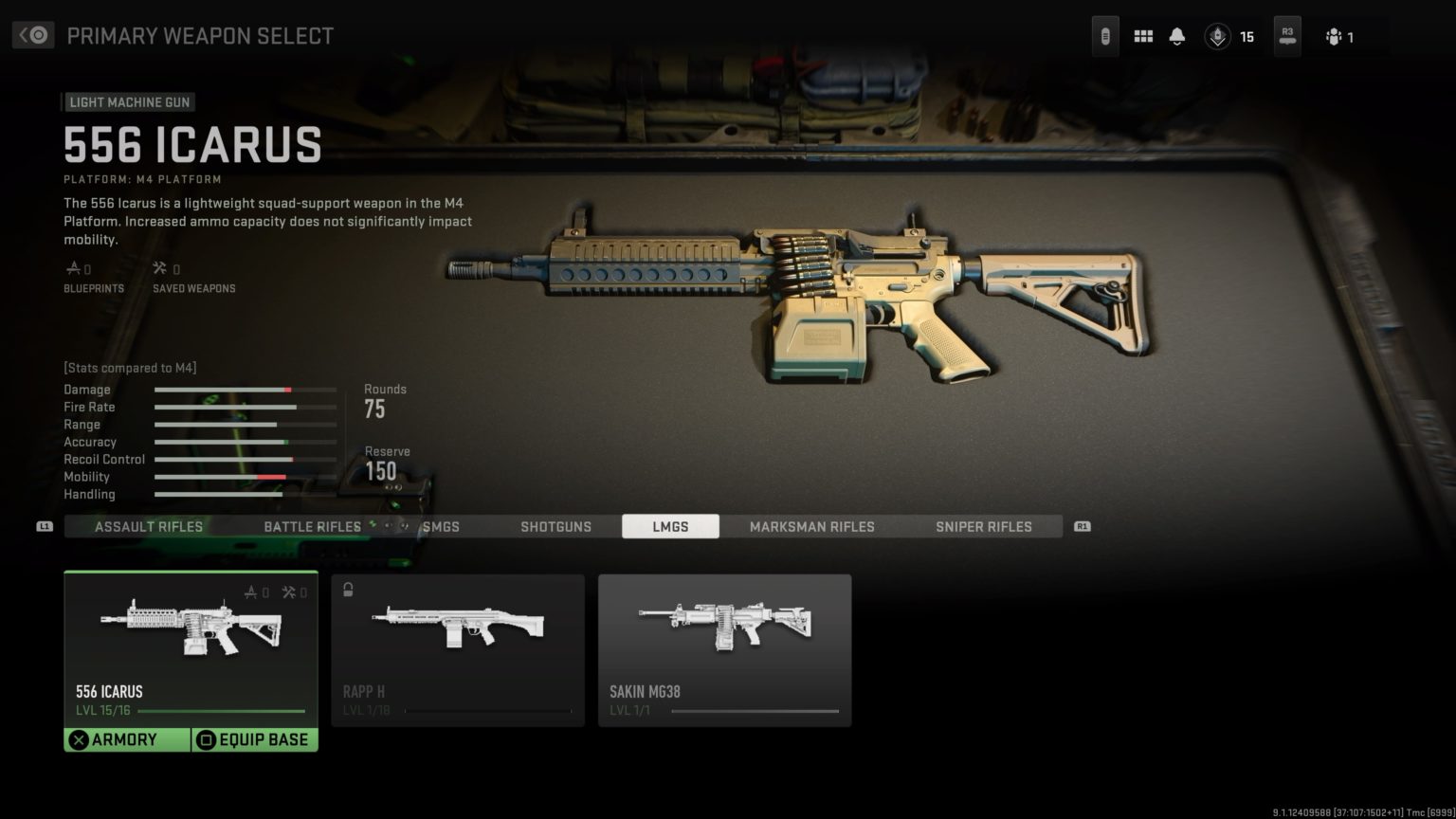The height and width of the screenshot is (819, 1456).
Task: Click the Saved Weapons crossed-tools icon
Action: pos(158,268)
